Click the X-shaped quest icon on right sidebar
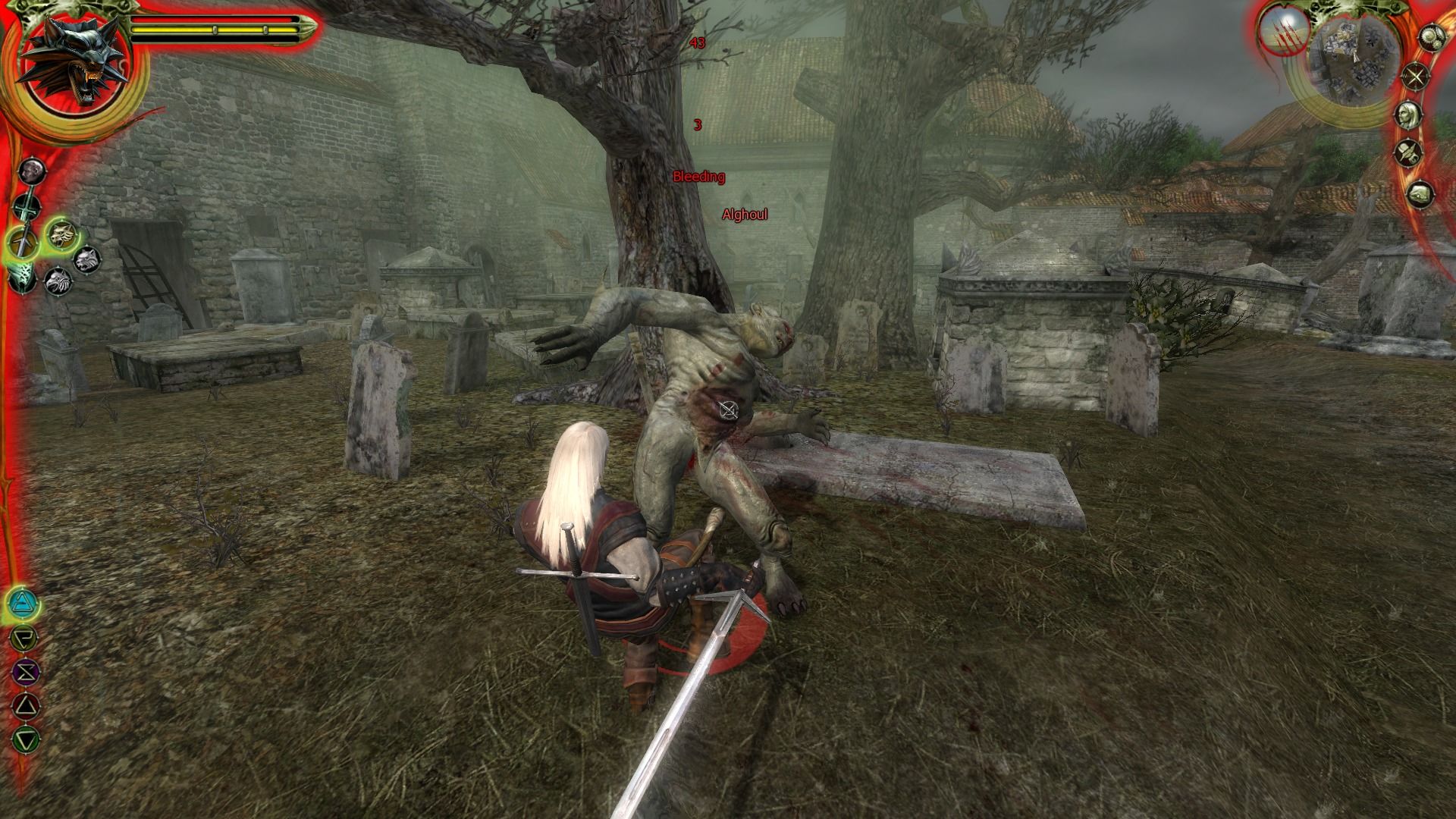Viewport: 1456px width, 819px height. (x=1415, y=74)
